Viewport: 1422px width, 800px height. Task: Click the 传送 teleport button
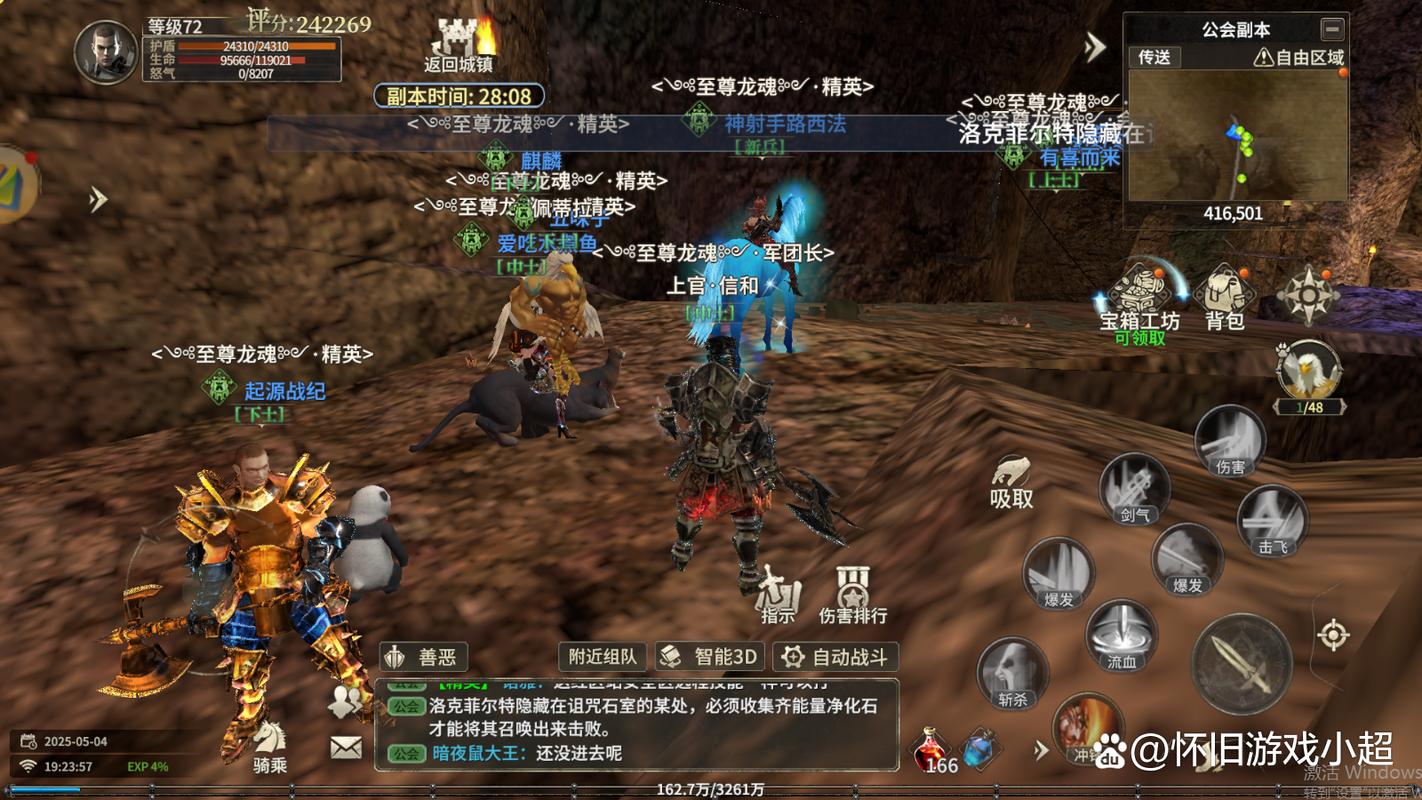coord(1155,57)
